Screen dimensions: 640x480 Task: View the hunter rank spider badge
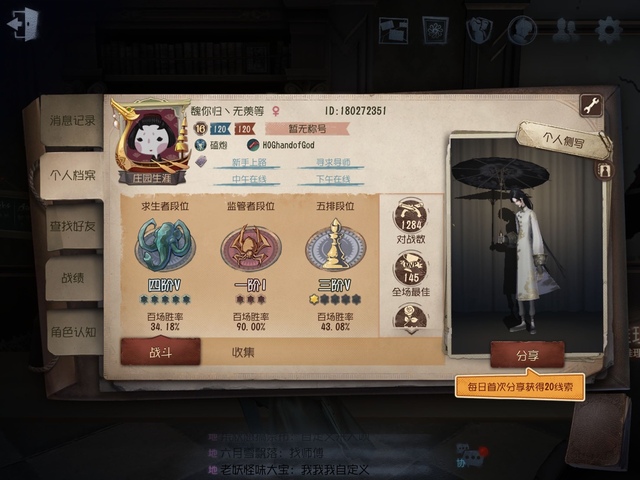click(249, 246)
